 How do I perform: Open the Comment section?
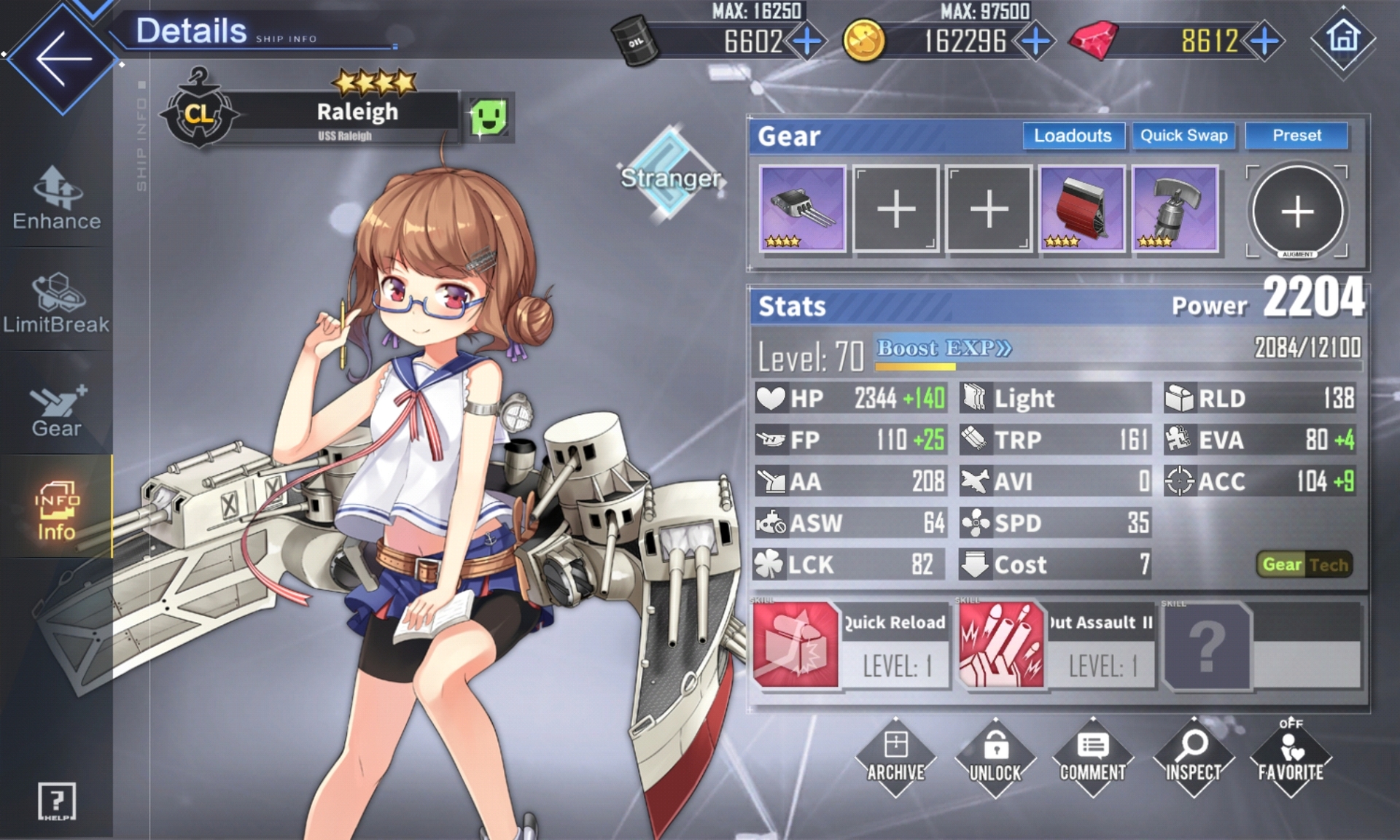tap(1092, 758)
